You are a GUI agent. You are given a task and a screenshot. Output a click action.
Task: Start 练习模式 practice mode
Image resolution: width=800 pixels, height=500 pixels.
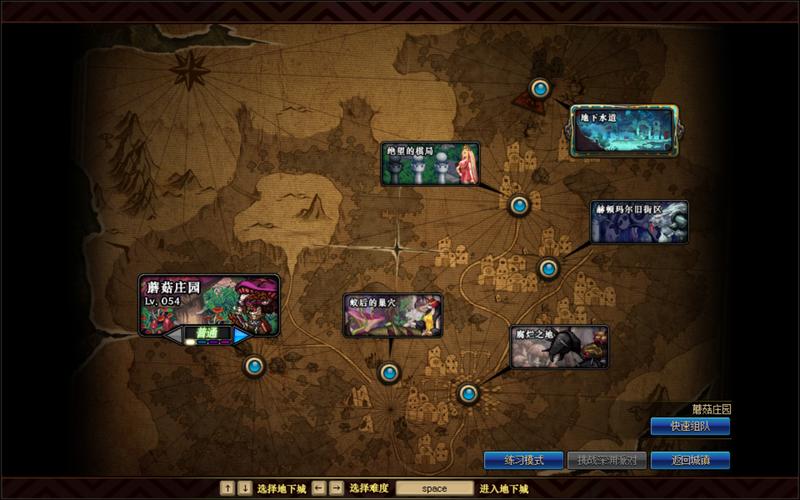(524, 460)
